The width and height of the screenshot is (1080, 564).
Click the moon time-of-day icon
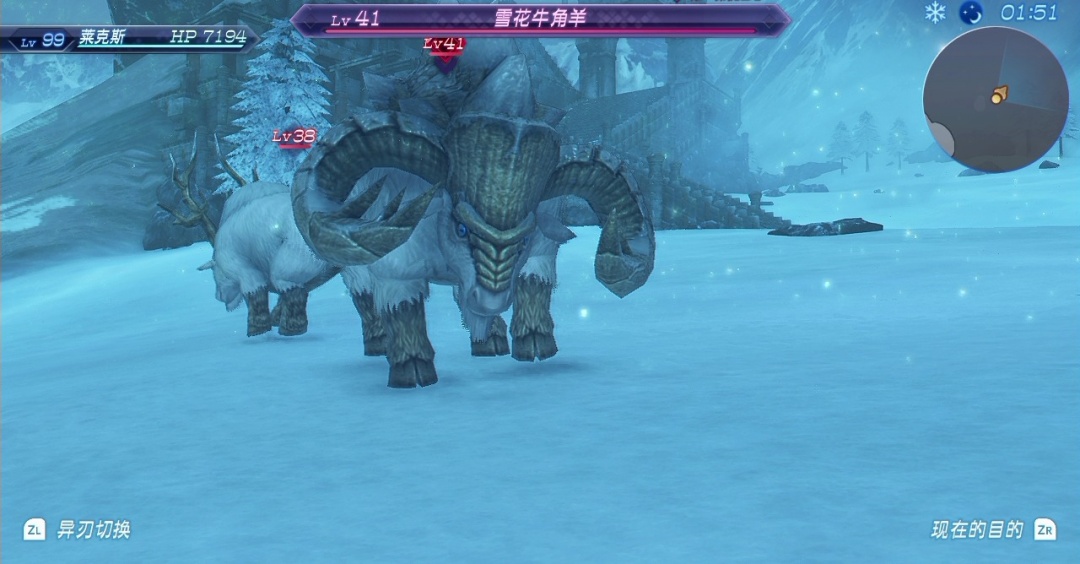click(970, 13)
